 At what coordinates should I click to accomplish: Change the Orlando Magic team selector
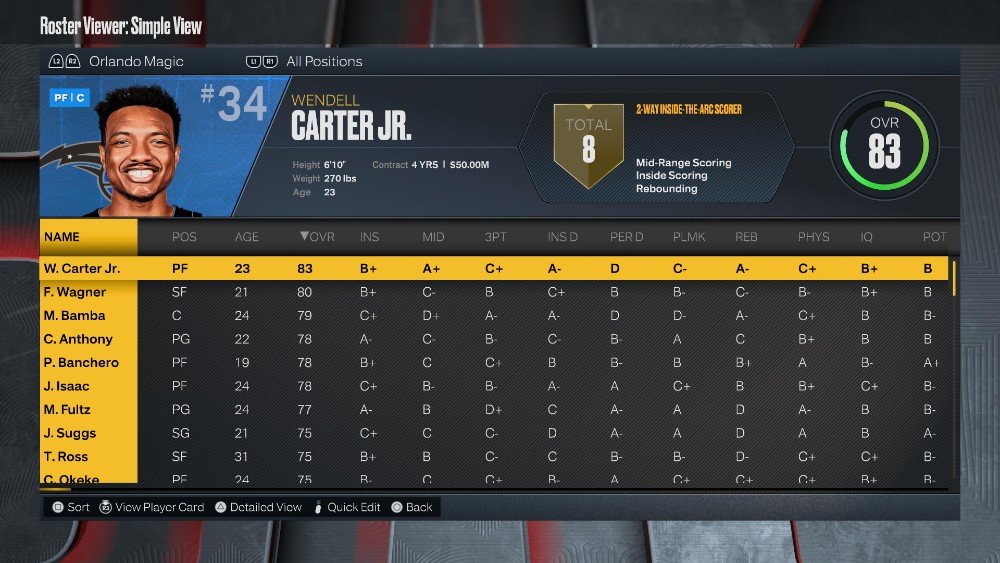[x=136, y=61]
